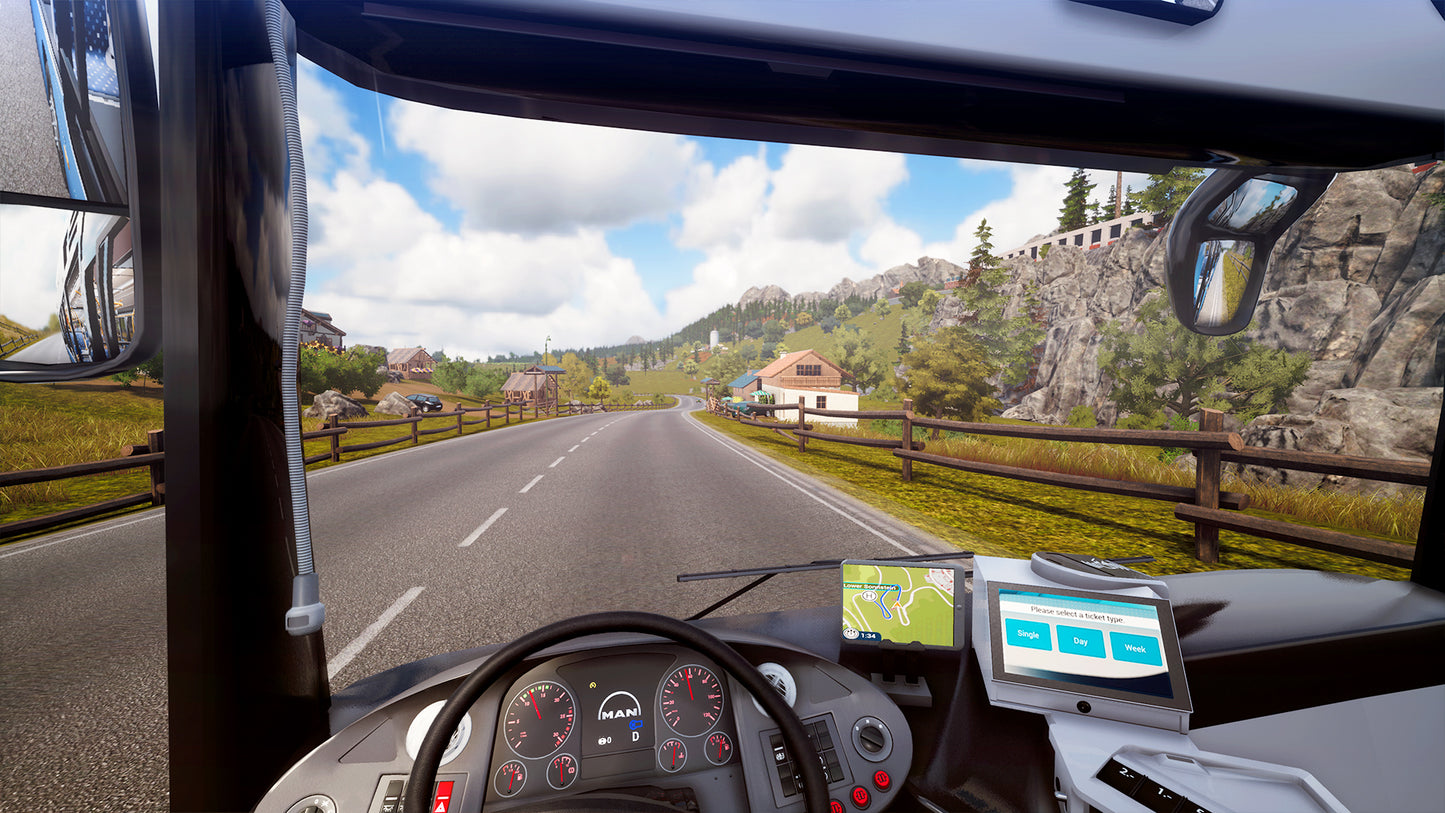Click the Lower Sonnstein label on the GPS
The height and width of the screenshot is (813, 1445).
(870, 585)
